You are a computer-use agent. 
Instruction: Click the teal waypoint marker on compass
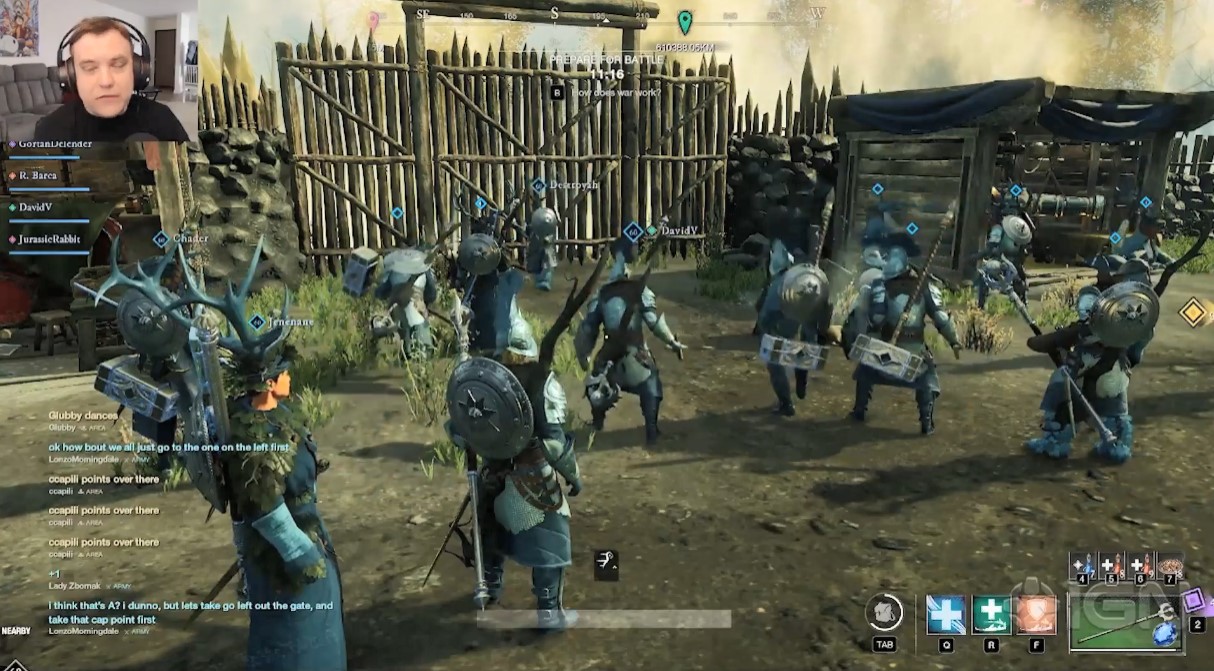[685, 21]
